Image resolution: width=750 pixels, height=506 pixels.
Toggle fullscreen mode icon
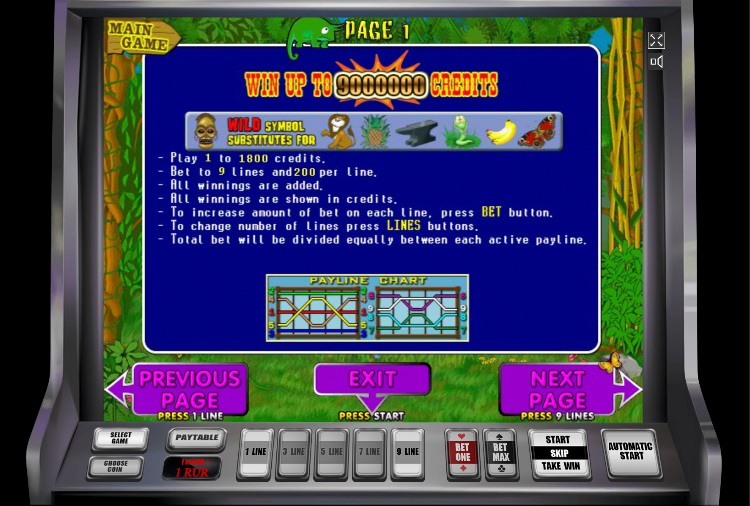pos(656,41)
